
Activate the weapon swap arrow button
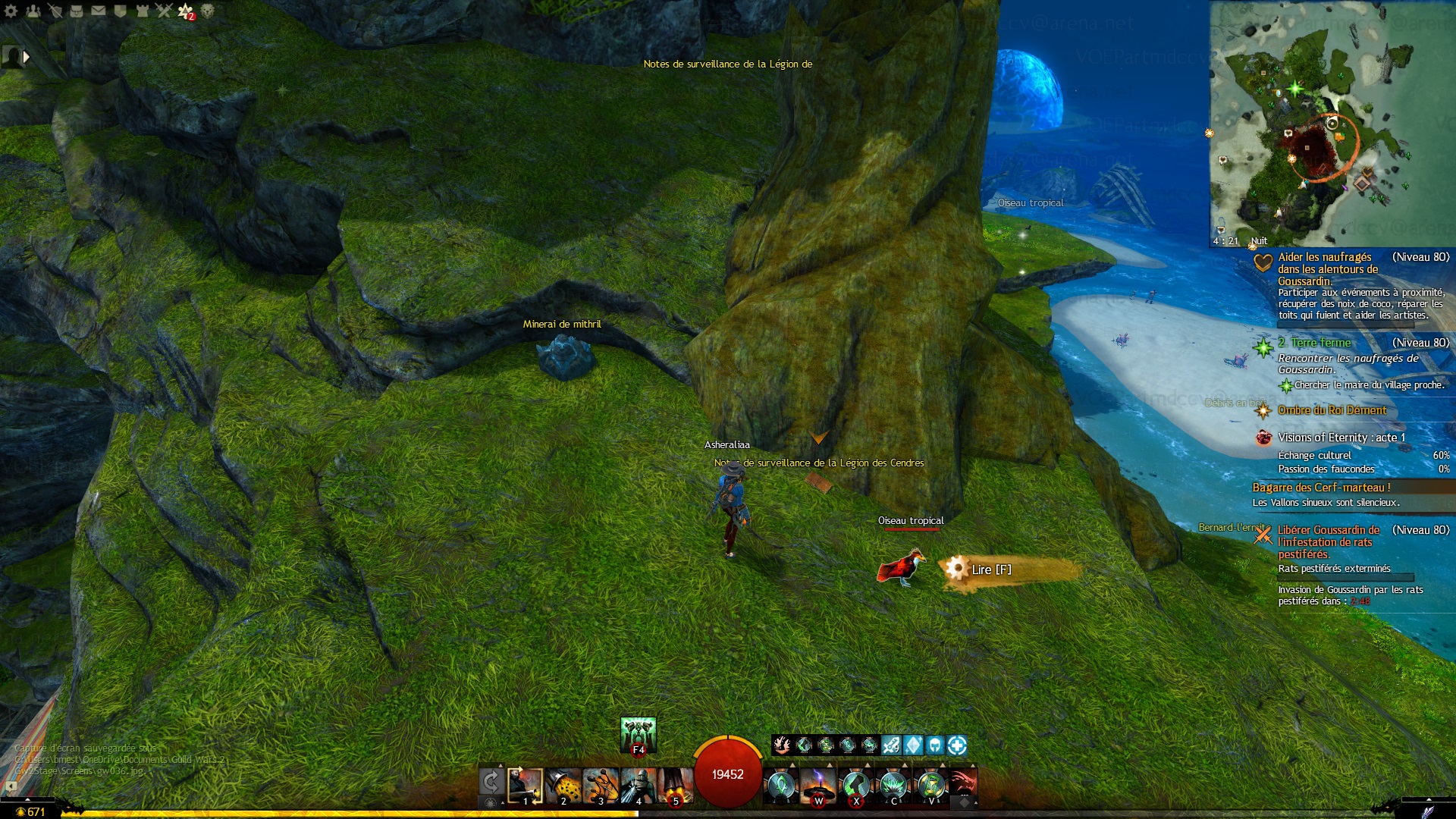(491, 782)
